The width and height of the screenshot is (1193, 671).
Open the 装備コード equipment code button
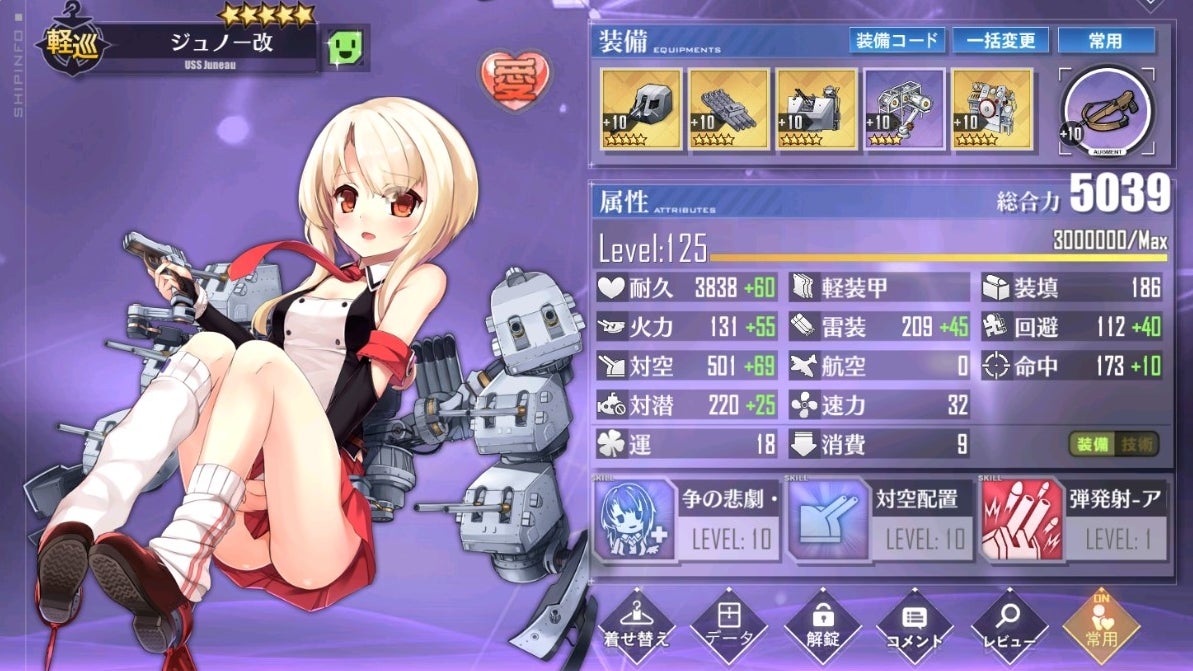pyautogui.click(x=897, y=41)
